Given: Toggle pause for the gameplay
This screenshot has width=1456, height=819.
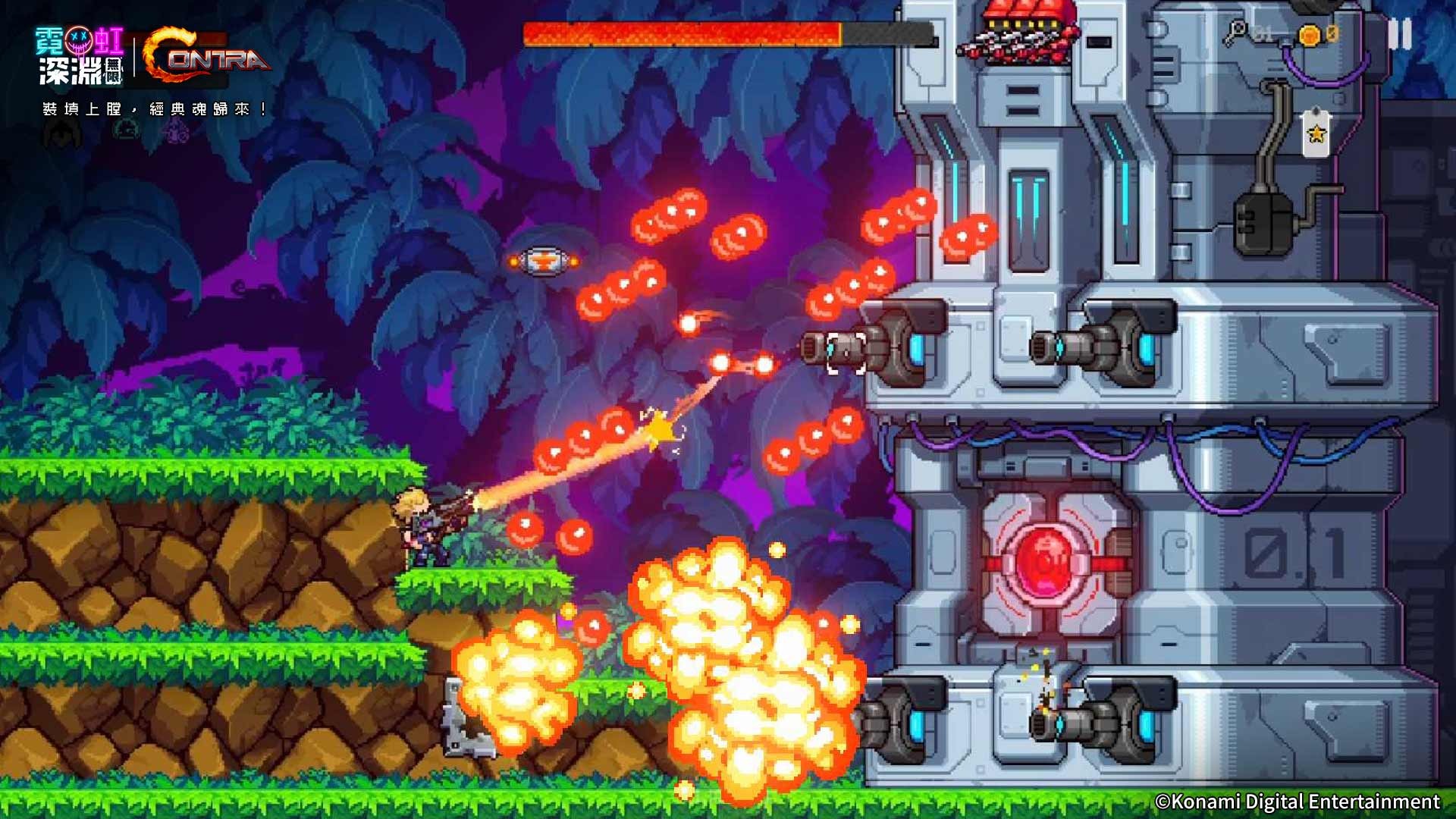Looking at the screenshot, I should 1401,34.
